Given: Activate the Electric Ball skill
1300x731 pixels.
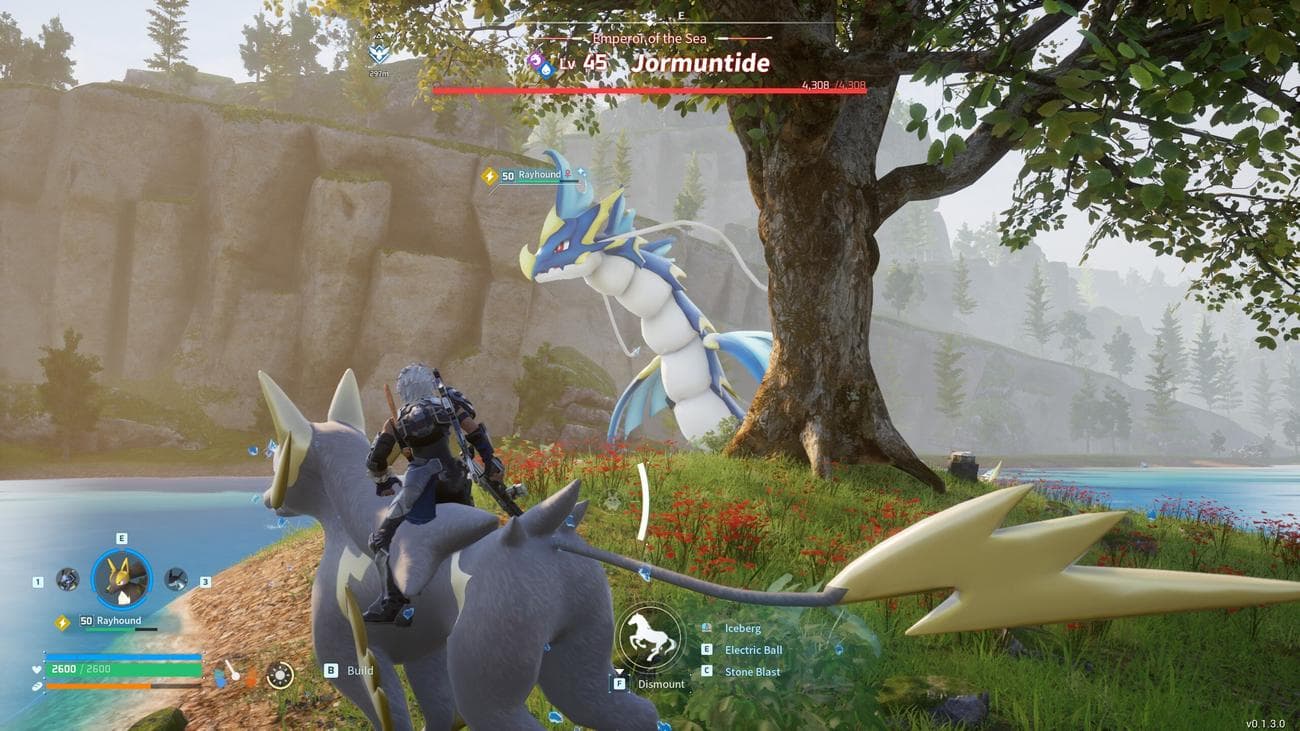Looking at the screenshot, I should pyautogui.click(x=752, y=650).
